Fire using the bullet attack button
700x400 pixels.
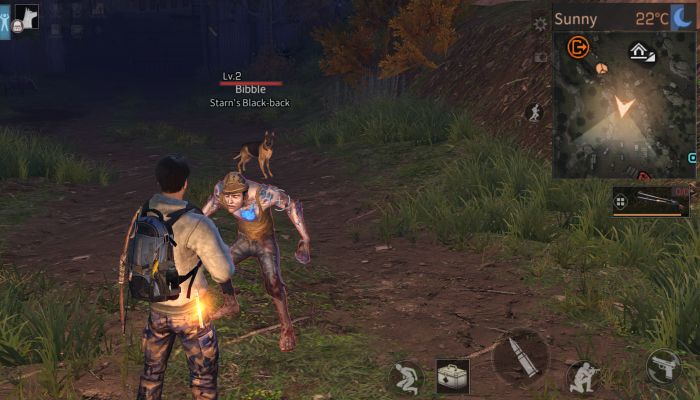coord(521,358)
